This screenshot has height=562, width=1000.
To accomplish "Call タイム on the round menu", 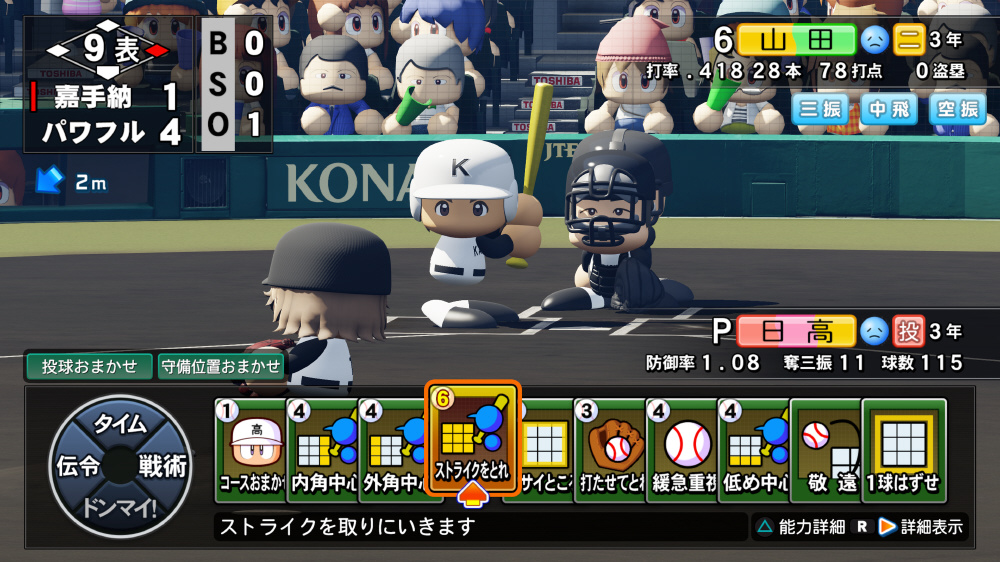I will coord(119,424).
